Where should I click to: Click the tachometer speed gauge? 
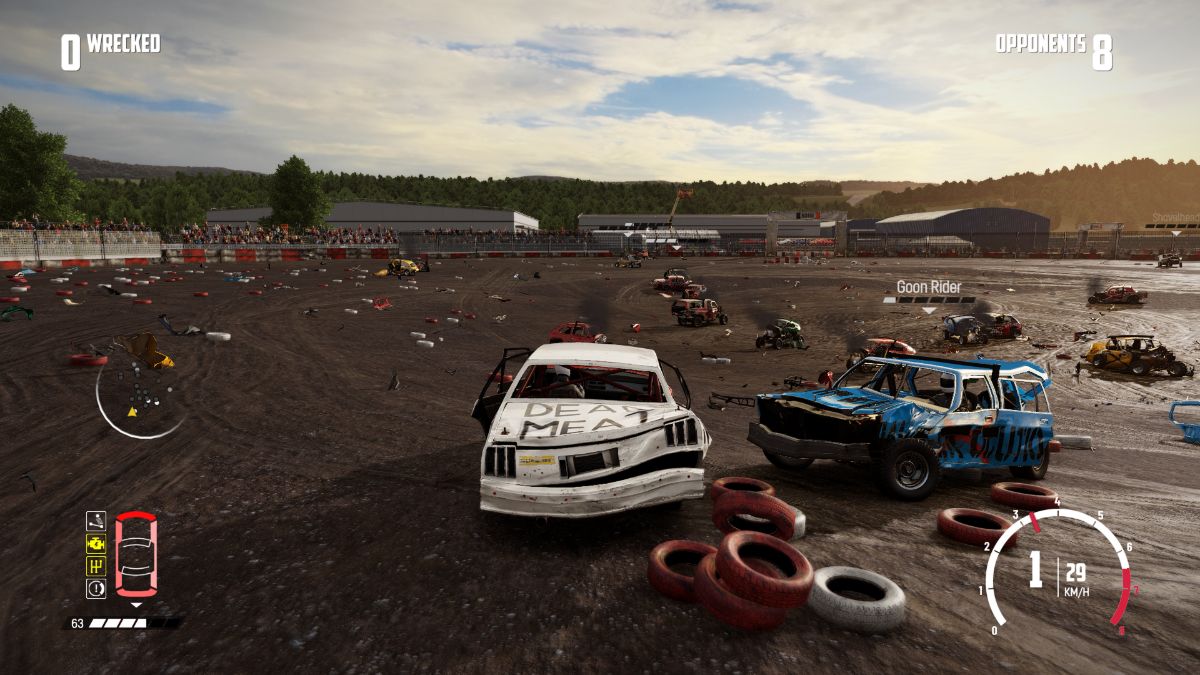tap(1058, 571)
